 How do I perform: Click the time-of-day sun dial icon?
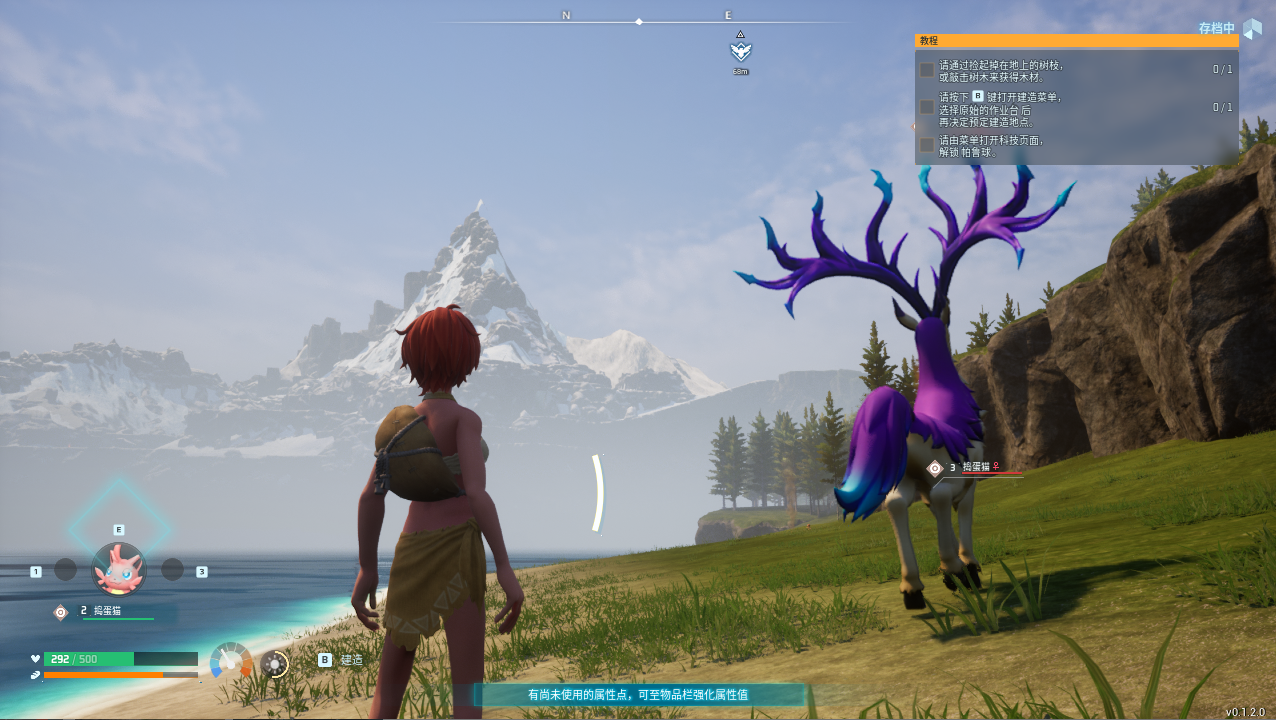pos(274,663)
